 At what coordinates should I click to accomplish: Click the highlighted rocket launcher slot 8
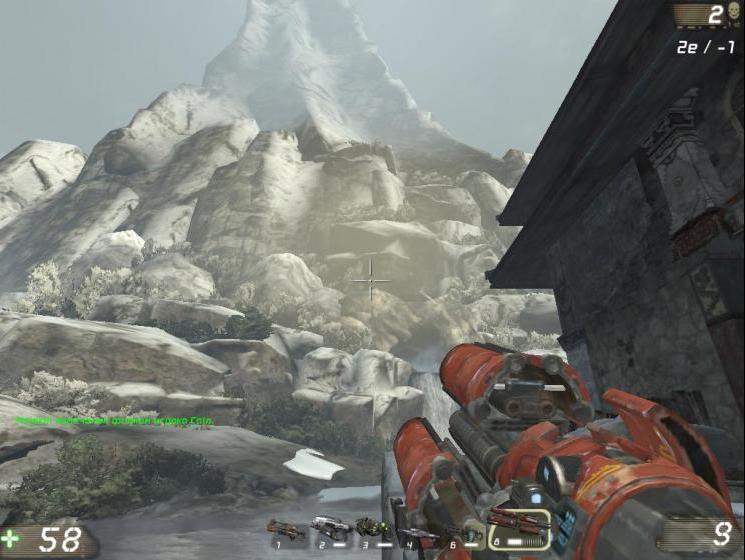518,527
